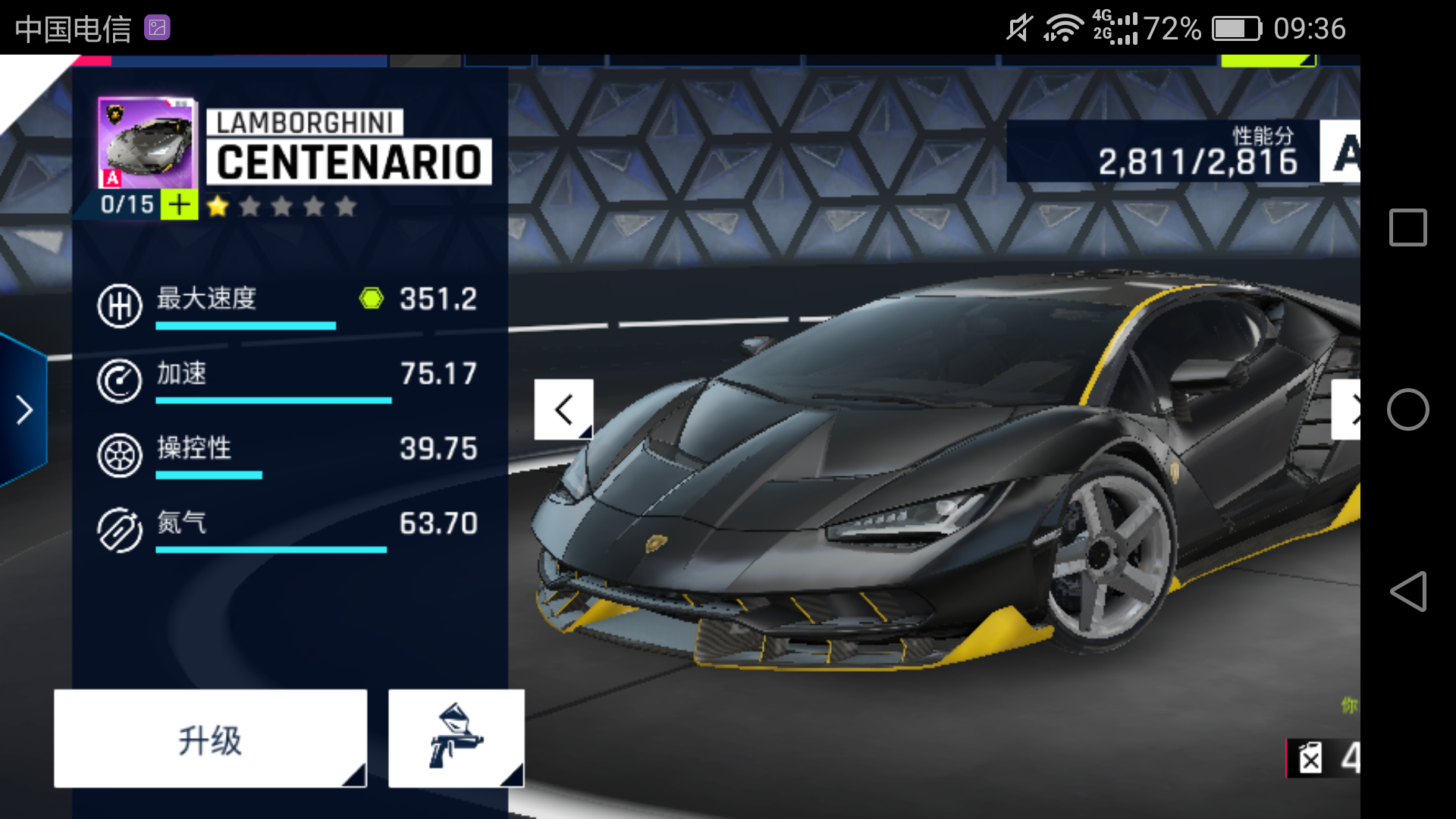The width and height of the screenshot is (1456, 819).
Task: Open Android recent apps square button
Action: click(x=1407, y=227)
